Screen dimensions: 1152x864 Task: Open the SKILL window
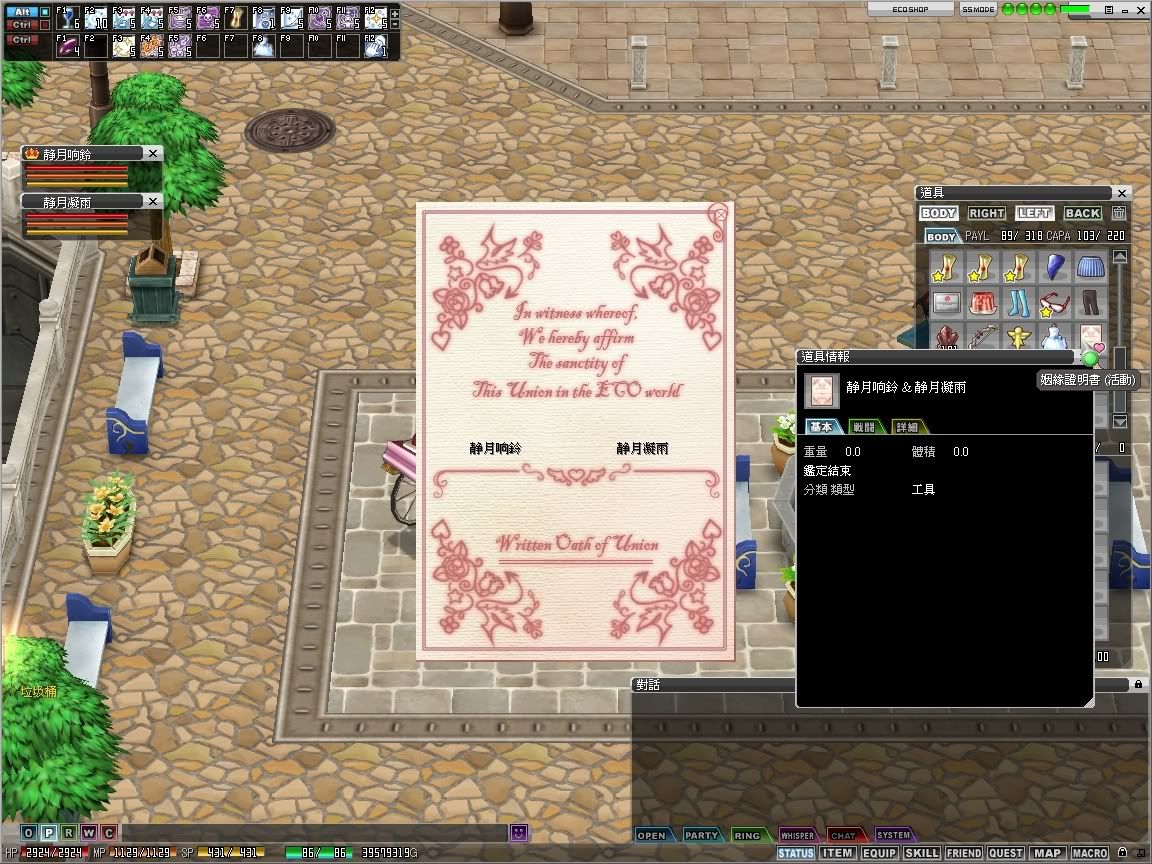point(921,853)
